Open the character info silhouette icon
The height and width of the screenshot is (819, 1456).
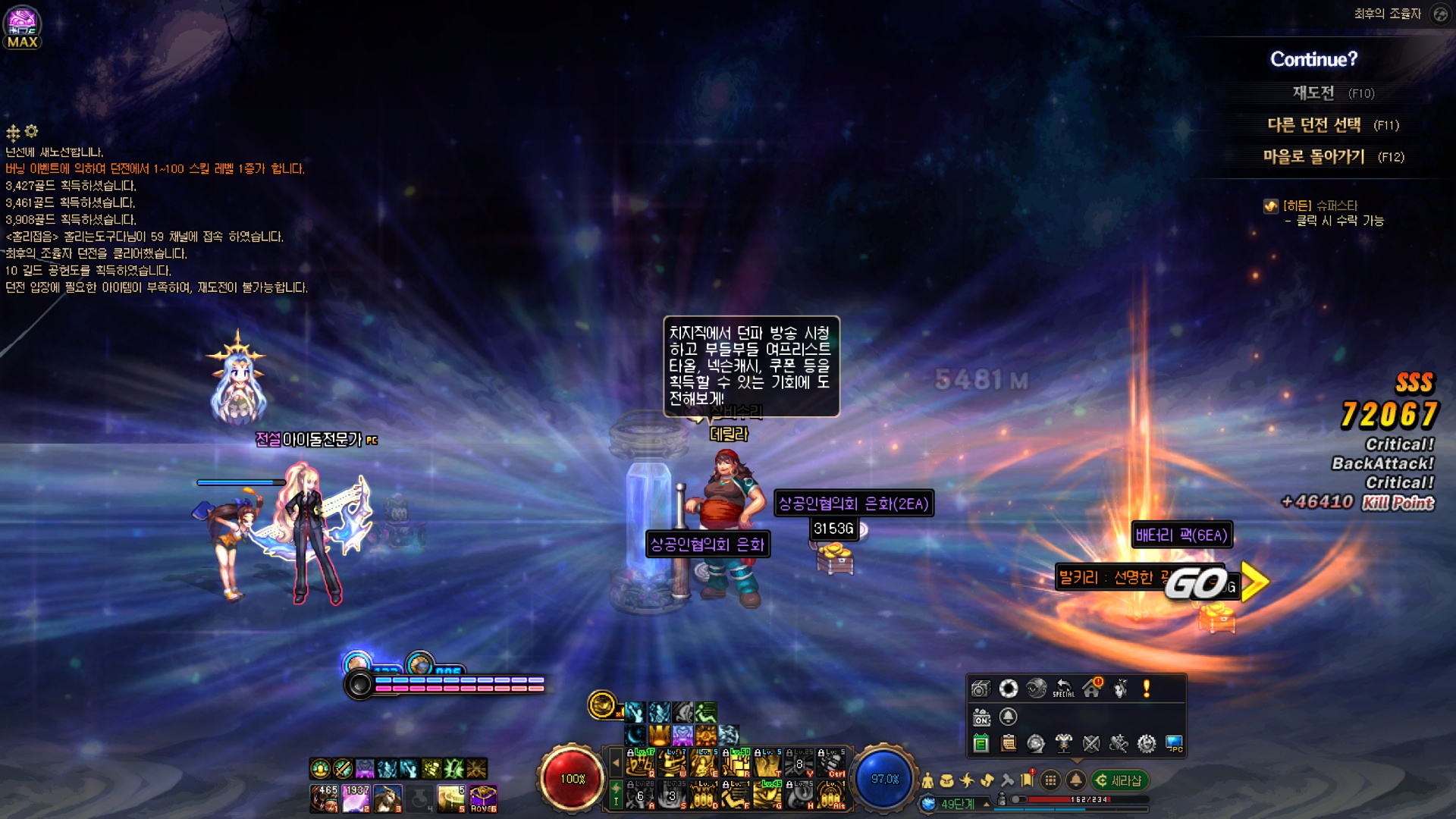(927, 780)
